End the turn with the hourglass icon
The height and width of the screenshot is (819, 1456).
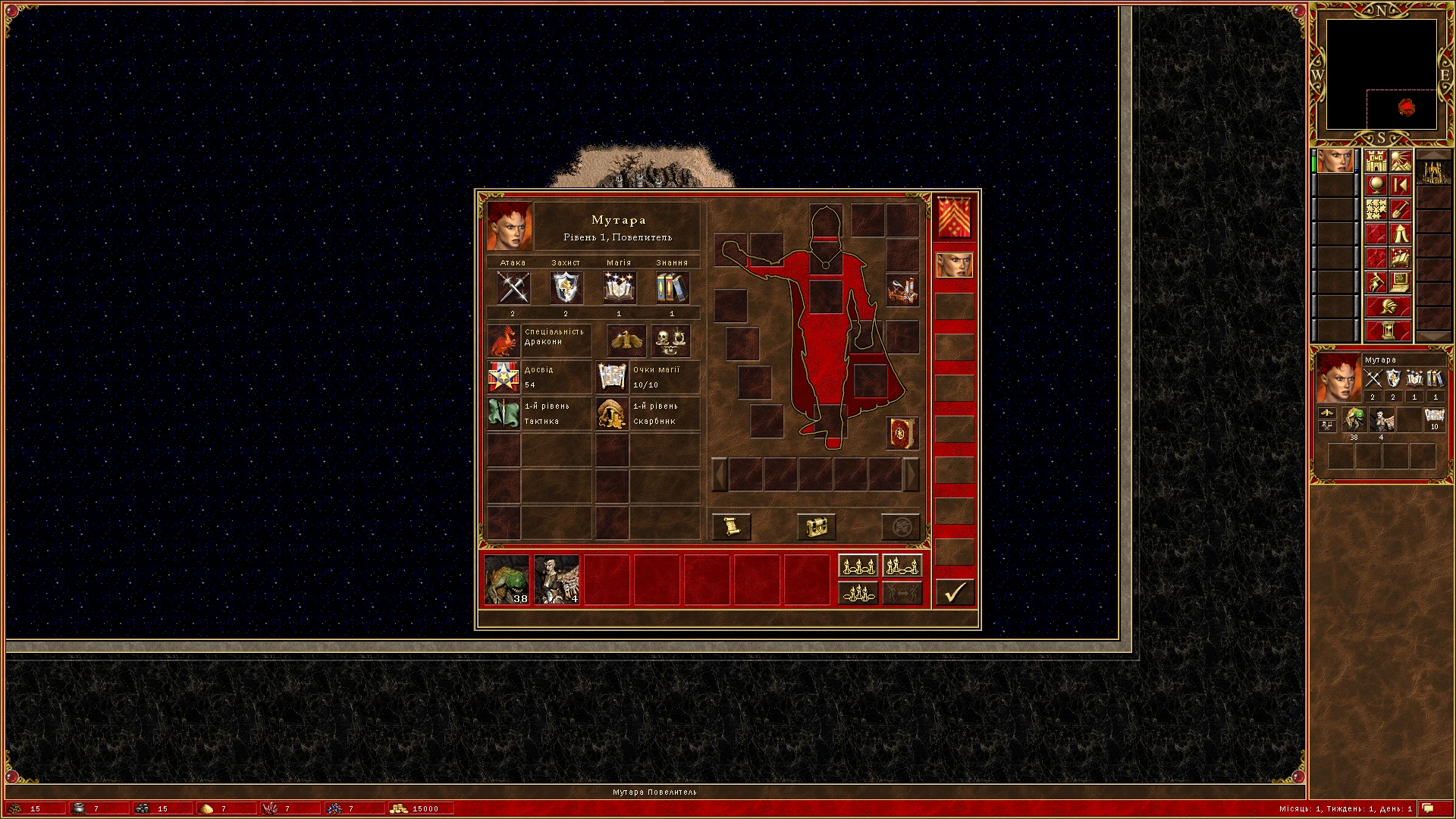(x=1387, y=329)
